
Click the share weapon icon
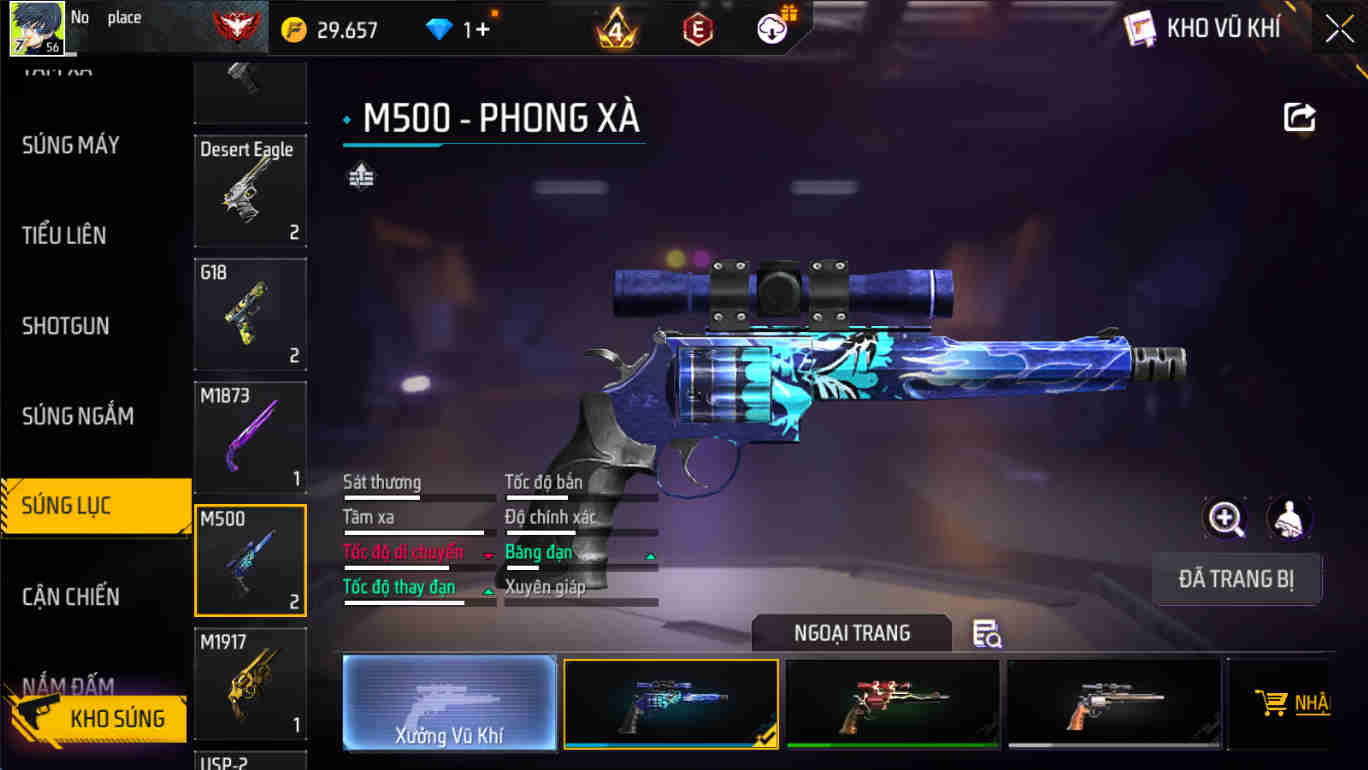pos(1299,117)
